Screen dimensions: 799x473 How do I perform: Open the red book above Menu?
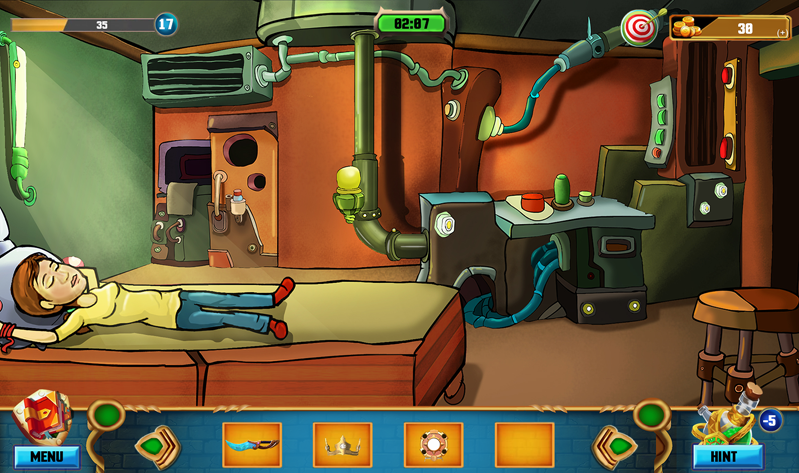pyautogui.click(x=40, y=412)
